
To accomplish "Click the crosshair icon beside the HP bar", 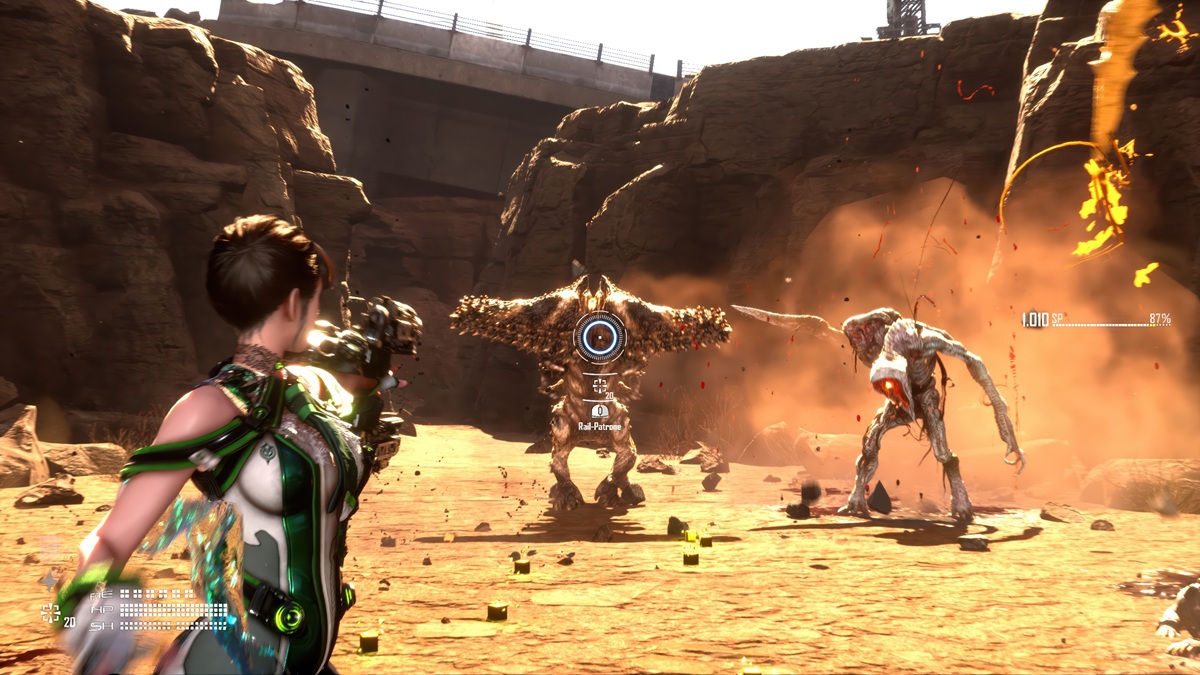I will point(50,613).
